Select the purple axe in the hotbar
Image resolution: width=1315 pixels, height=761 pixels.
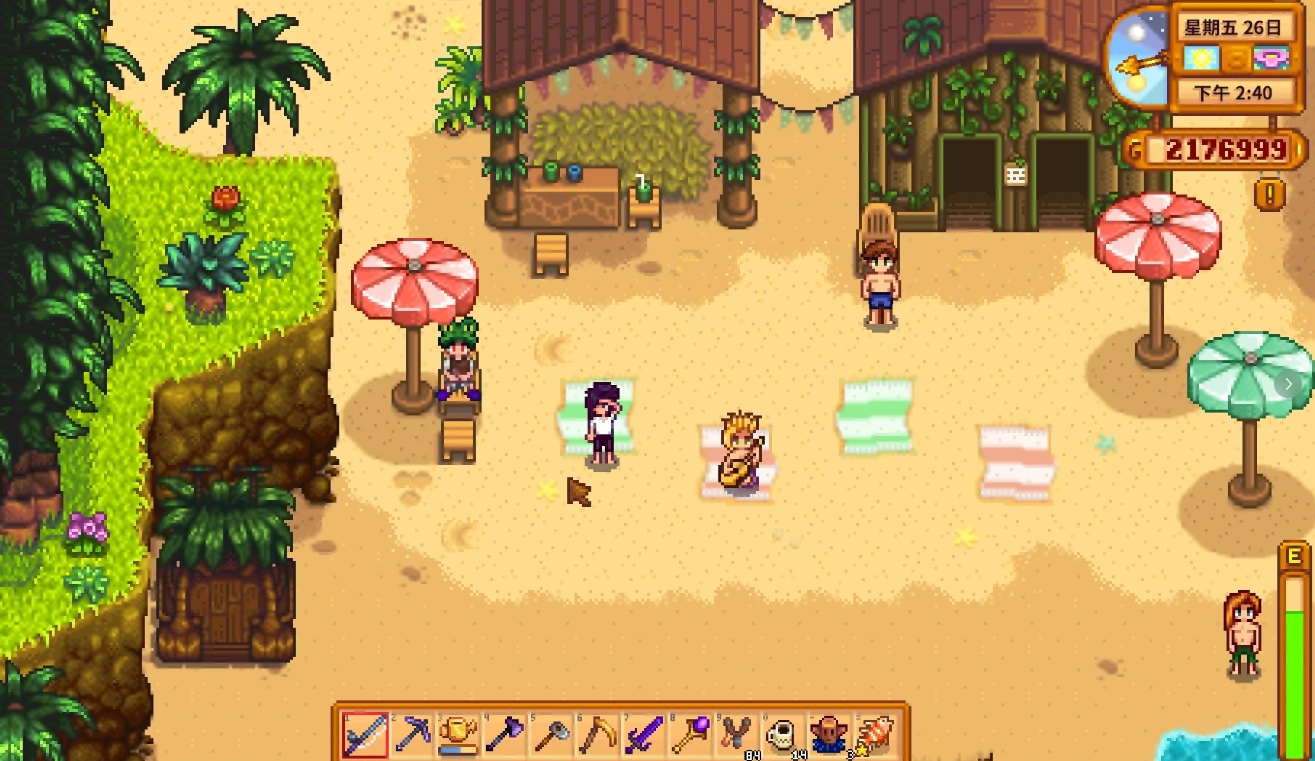(x=505, y=735)
